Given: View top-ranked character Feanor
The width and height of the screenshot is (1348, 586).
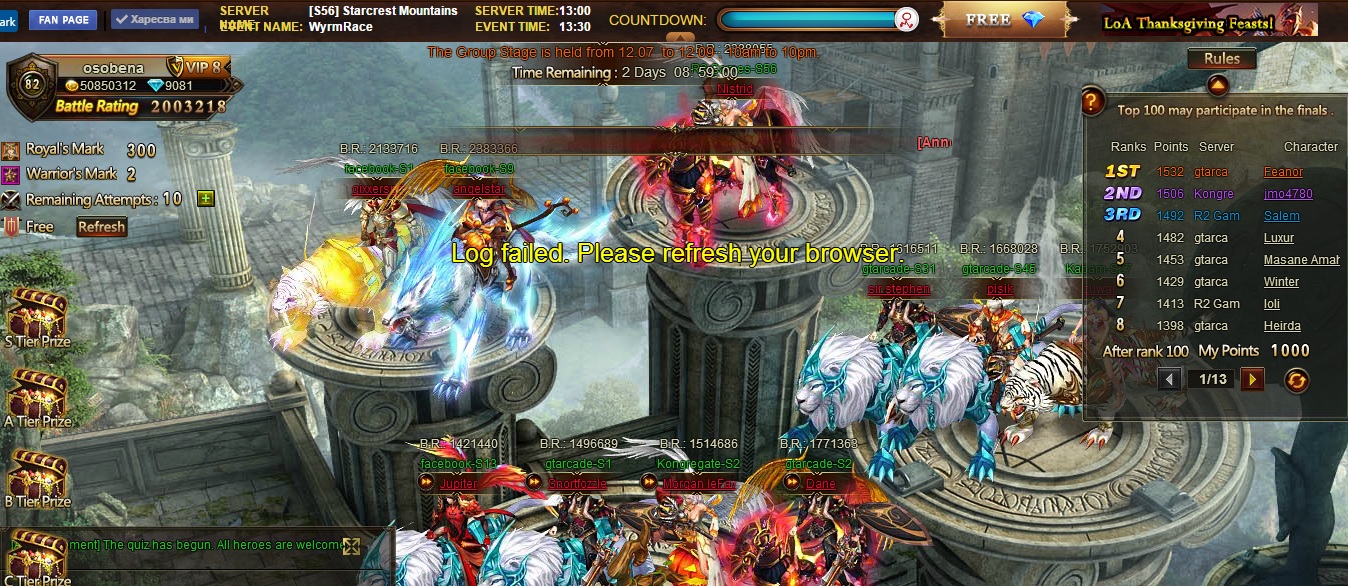Looking at the screenshot, I should pos(1283,172).
